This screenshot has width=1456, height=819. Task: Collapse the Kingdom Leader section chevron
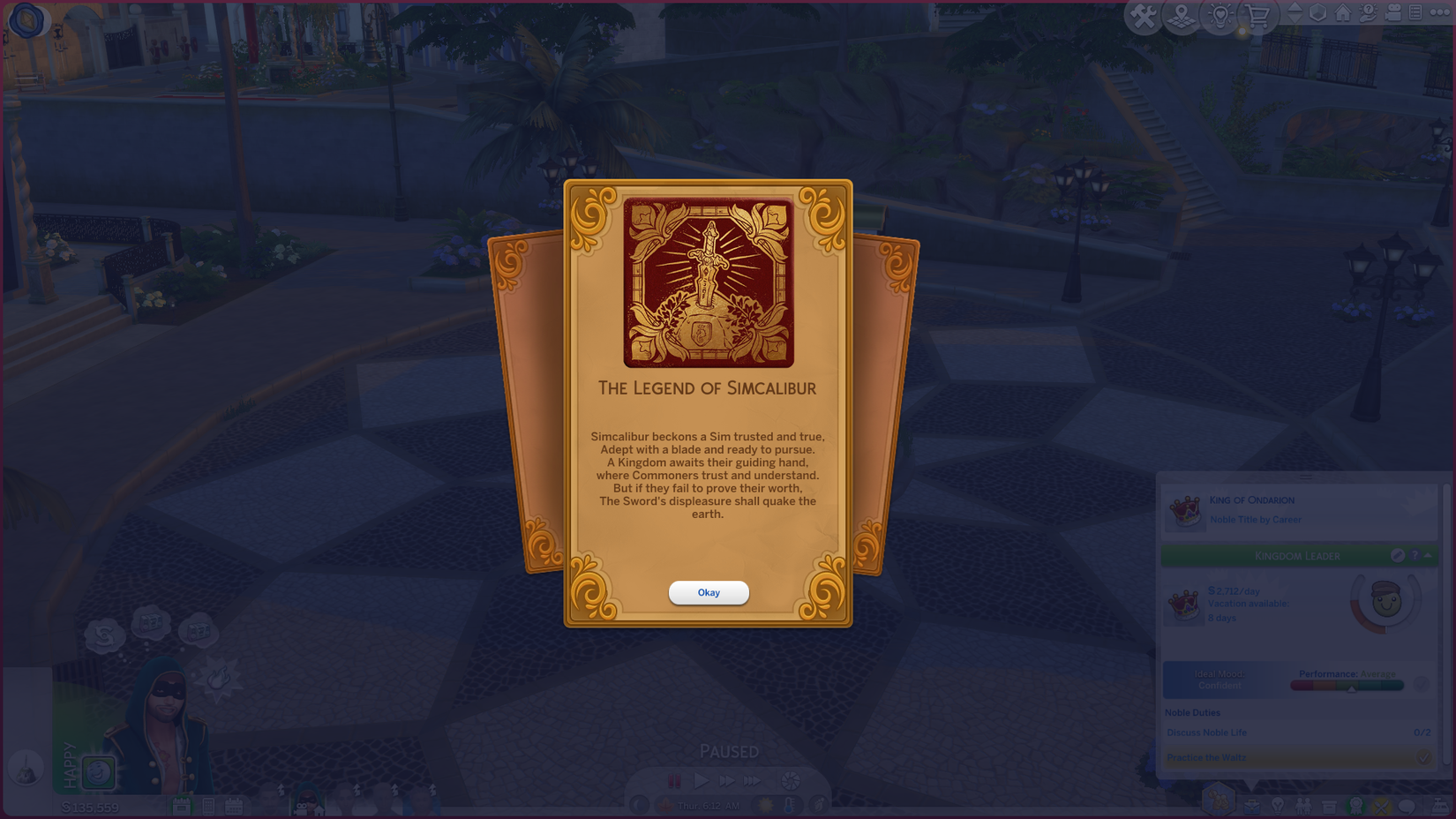[x=1428, y=555]
